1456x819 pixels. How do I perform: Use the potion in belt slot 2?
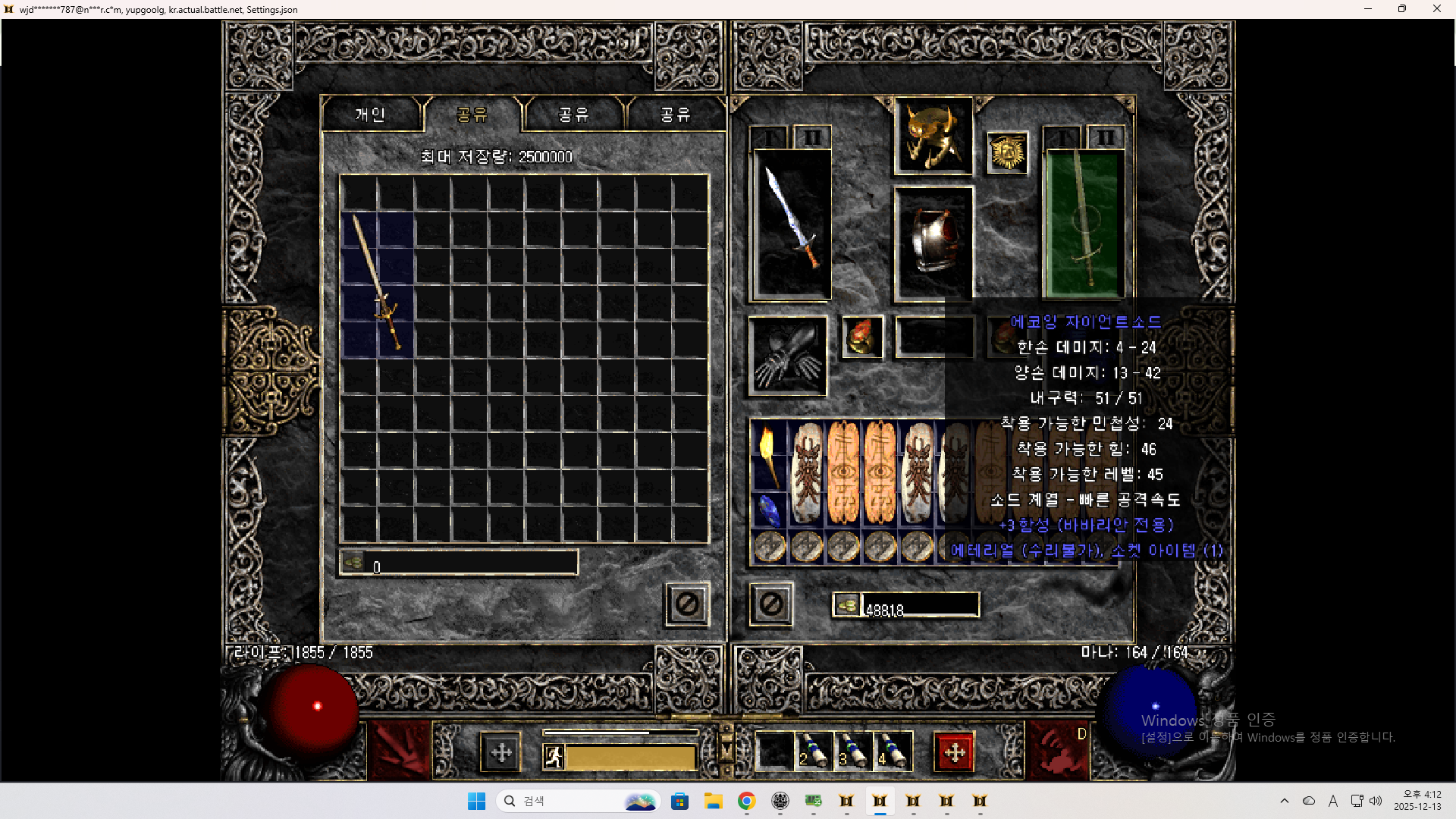pyautogui.click(x=813, y=752)
